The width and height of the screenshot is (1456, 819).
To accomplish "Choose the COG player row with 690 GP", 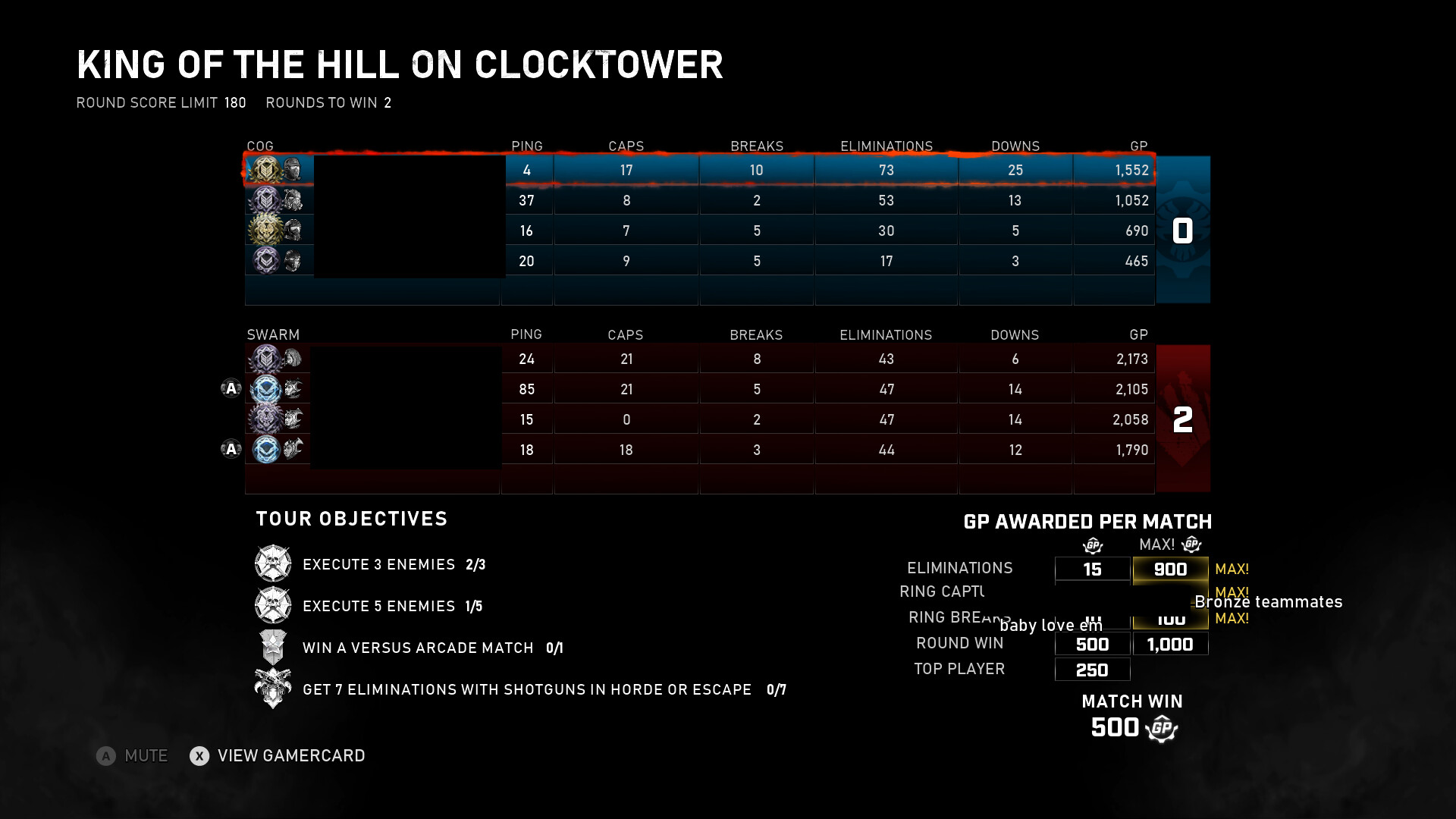I will pos(698,231).
